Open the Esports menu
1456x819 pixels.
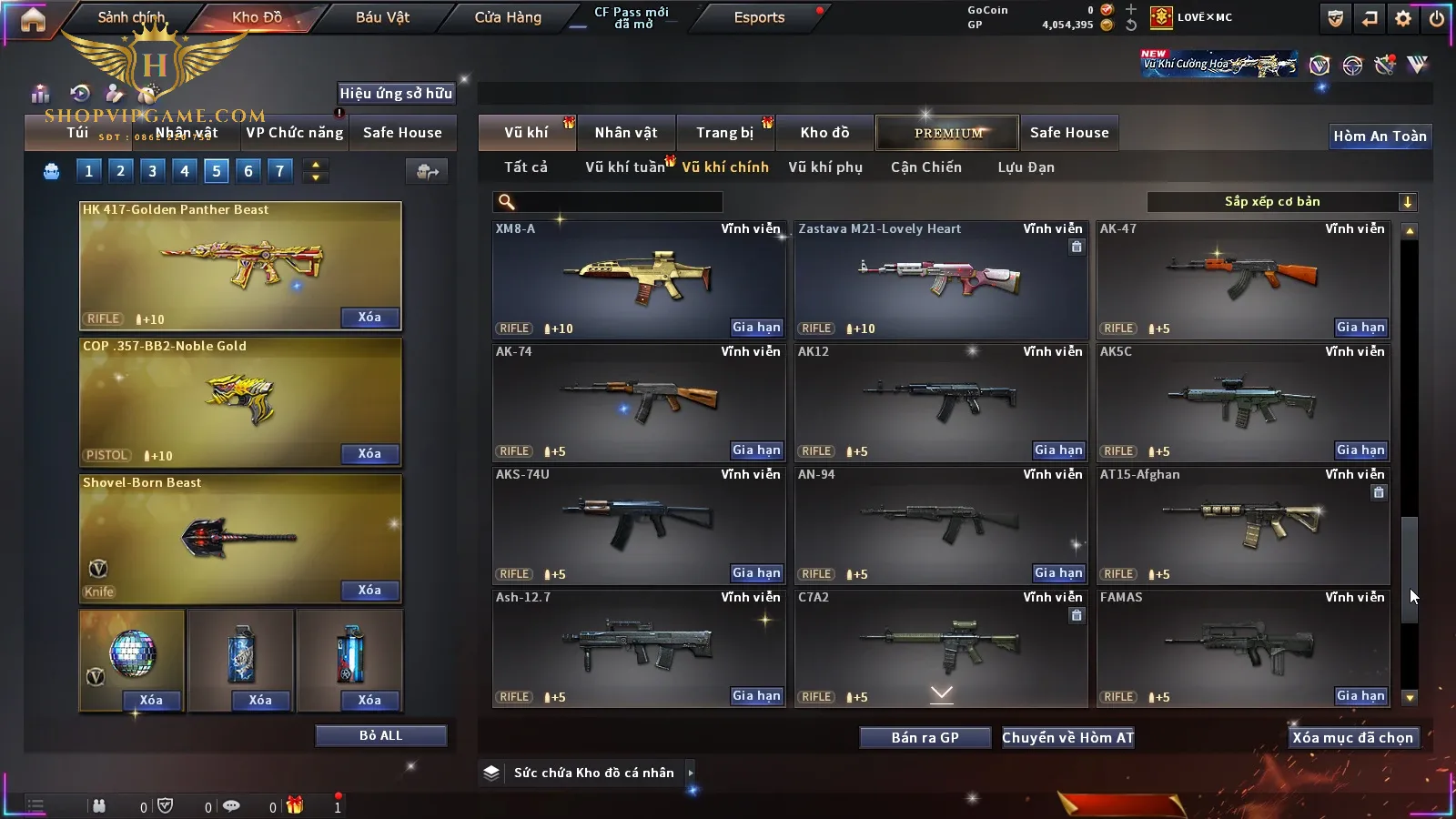tap(759, 17)
